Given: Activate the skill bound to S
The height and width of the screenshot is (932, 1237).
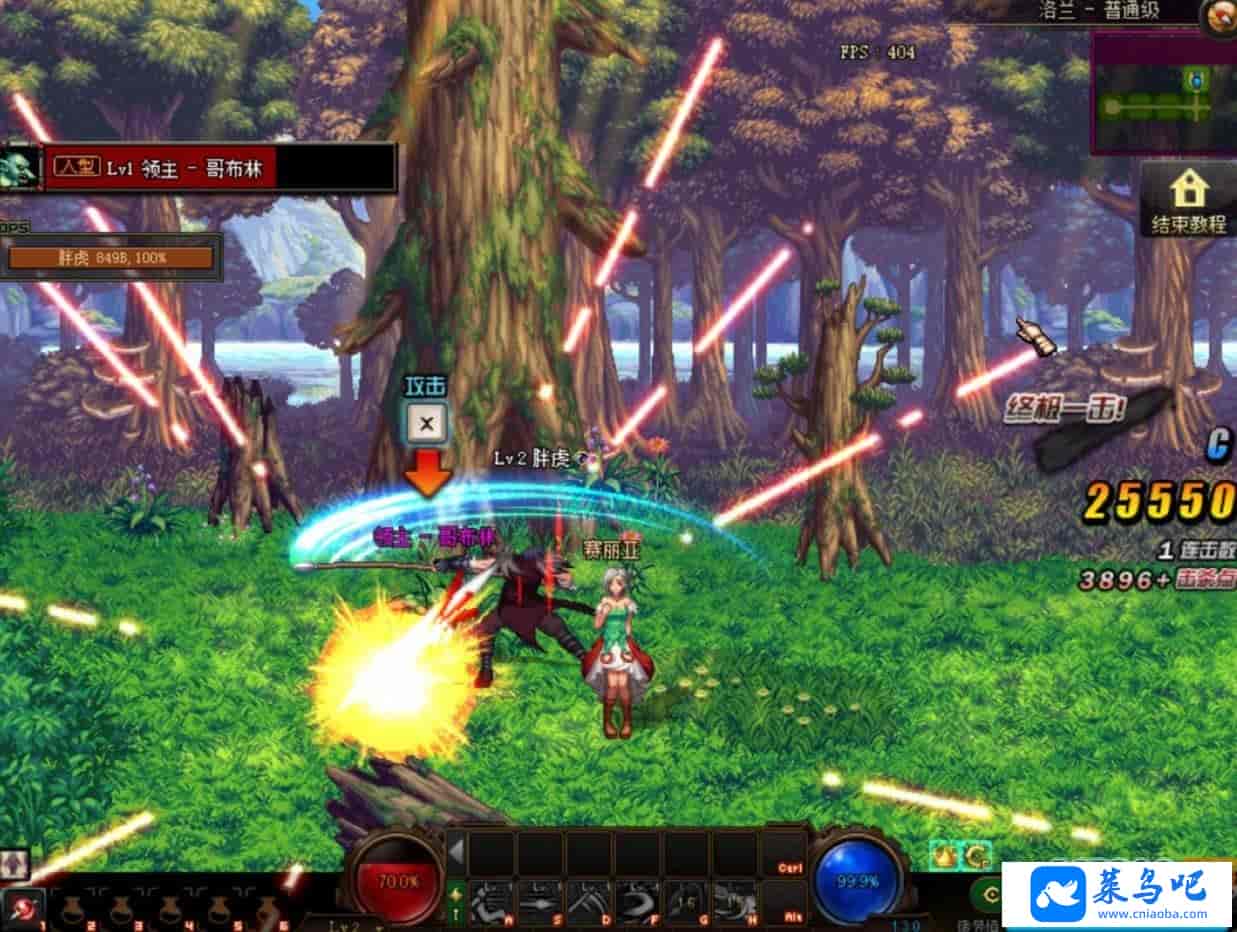Looking at the screenshot, I should point(540,900).
